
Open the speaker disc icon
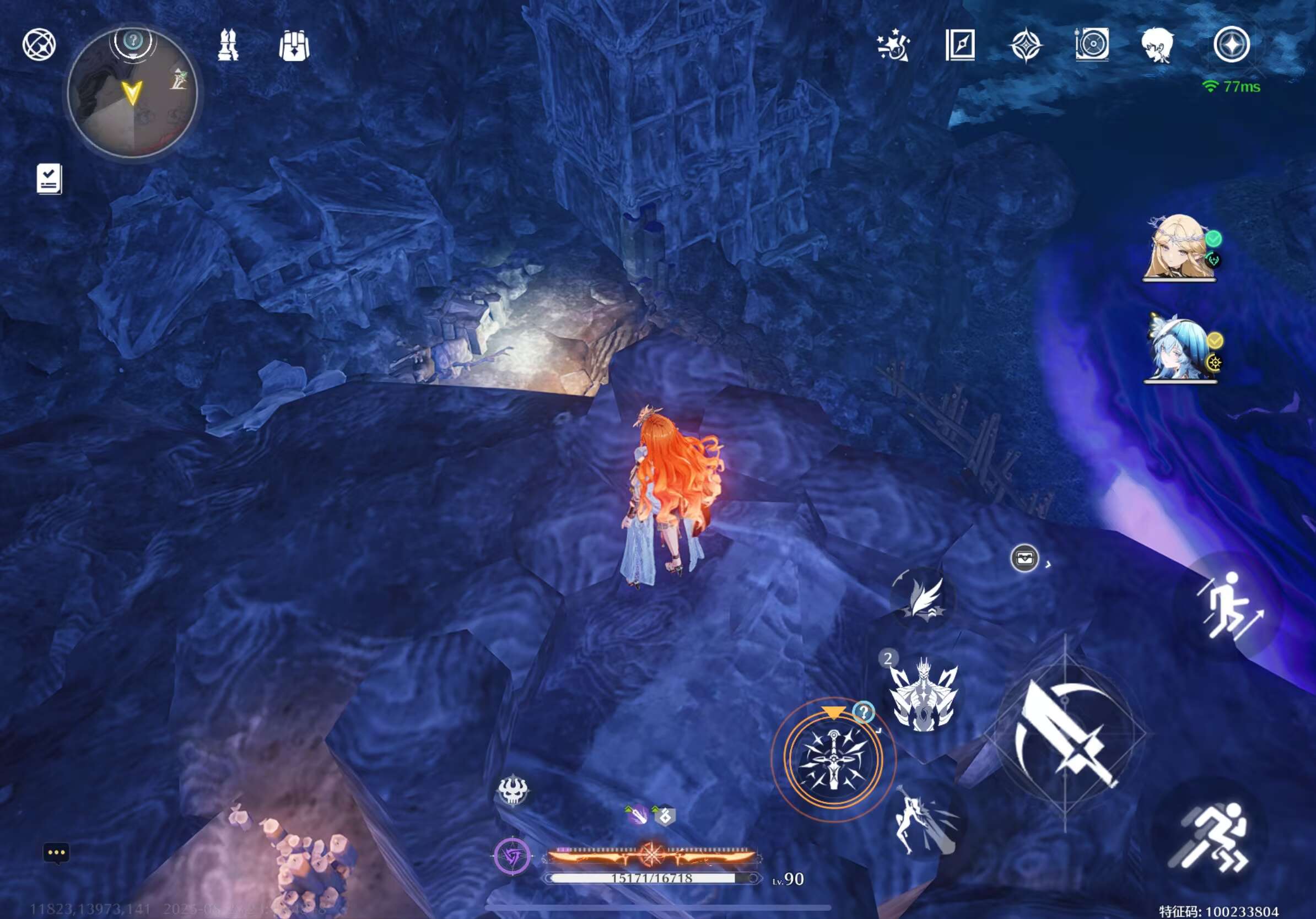1092,45
